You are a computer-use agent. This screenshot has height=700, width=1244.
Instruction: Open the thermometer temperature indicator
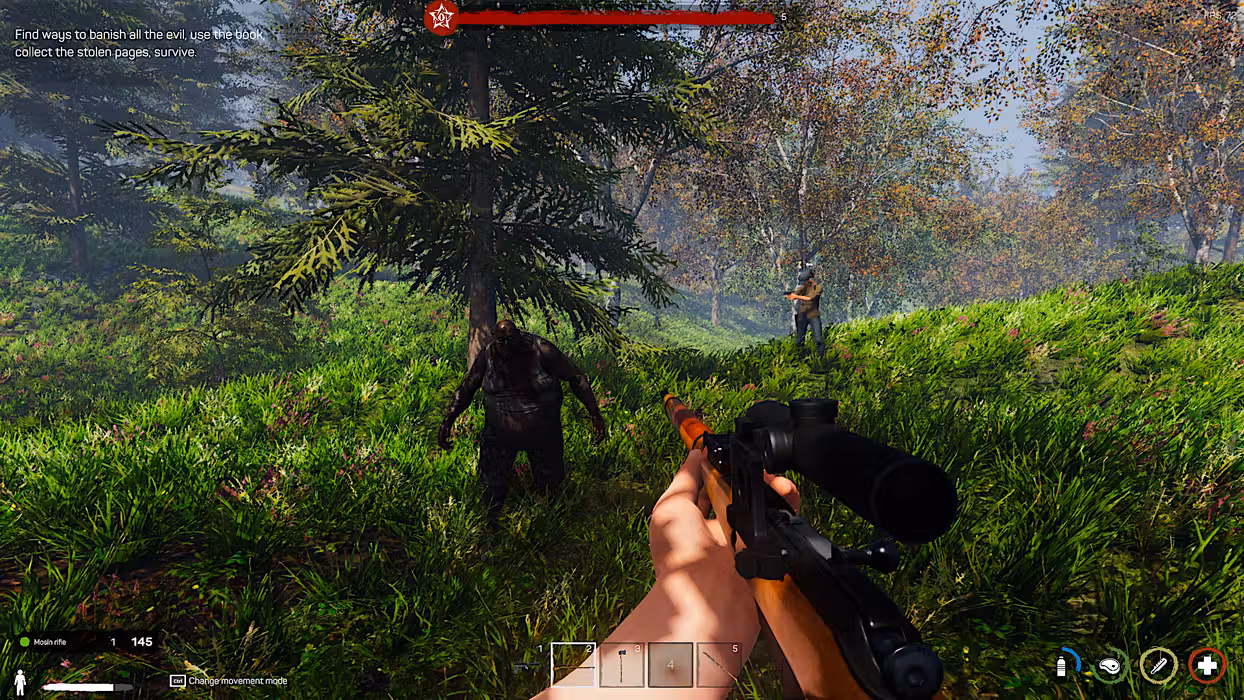pos(1159,666)
